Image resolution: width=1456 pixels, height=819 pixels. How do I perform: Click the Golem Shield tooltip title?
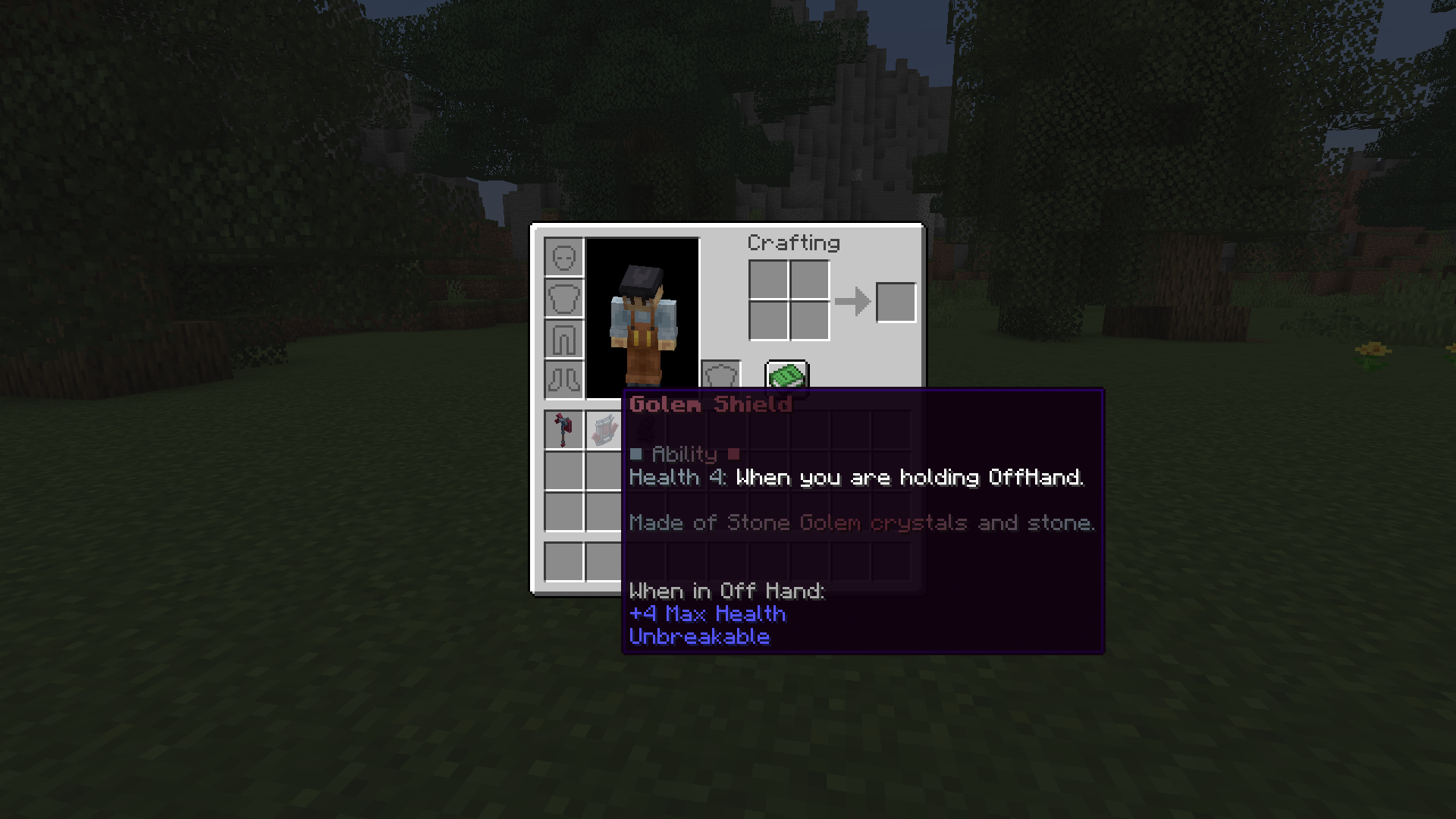click(710, 404)
